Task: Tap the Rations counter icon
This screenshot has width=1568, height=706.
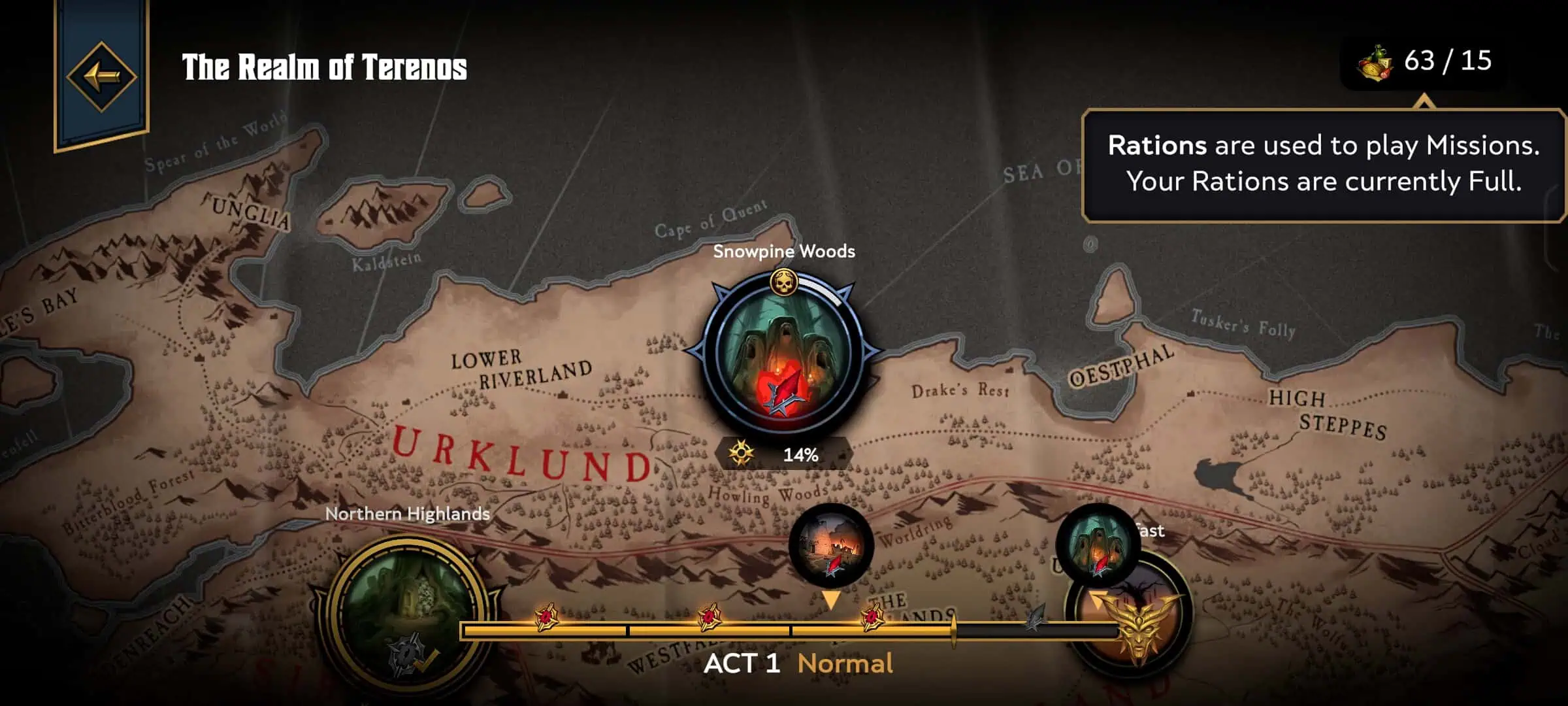Action: click(x=1375, y=63)
